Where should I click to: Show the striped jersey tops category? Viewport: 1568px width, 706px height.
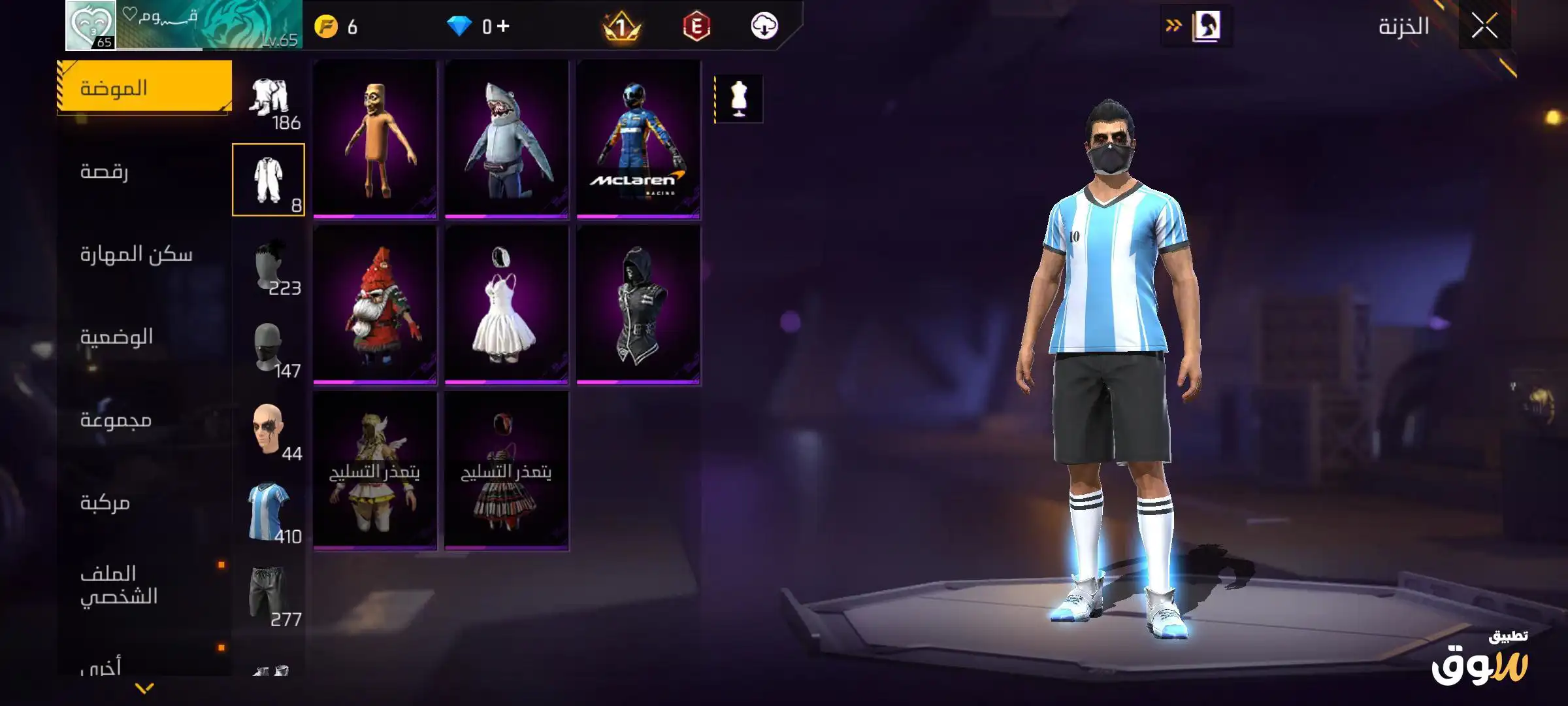[269, 513]
